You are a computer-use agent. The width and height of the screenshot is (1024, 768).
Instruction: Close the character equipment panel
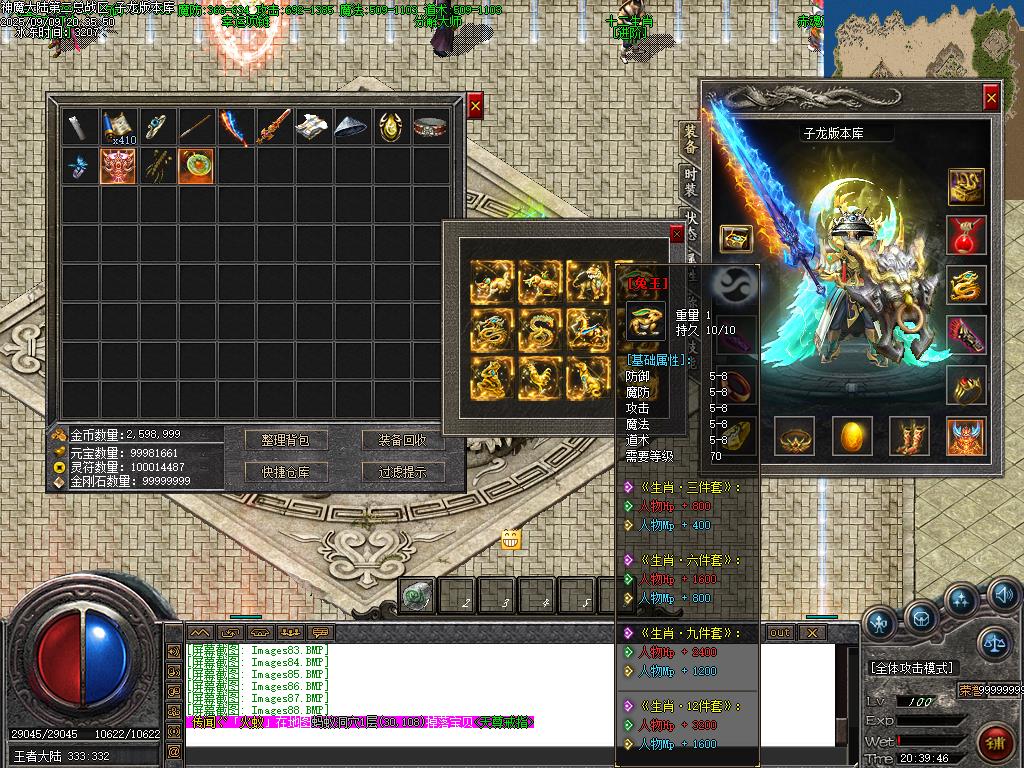coord(990,97)
